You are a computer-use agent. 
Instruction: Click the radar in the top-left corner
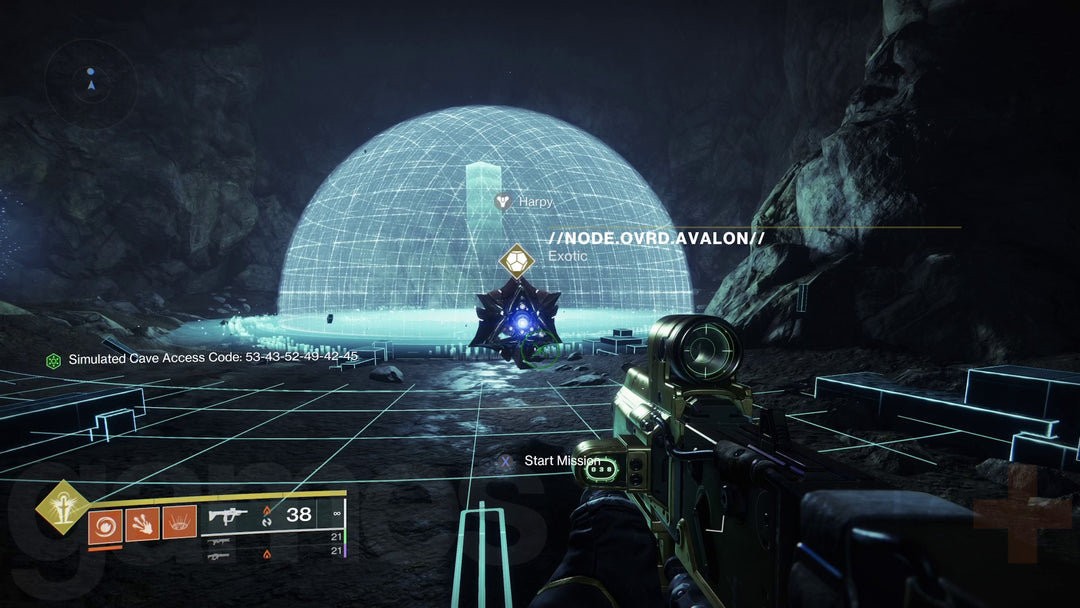pos(91,84)
